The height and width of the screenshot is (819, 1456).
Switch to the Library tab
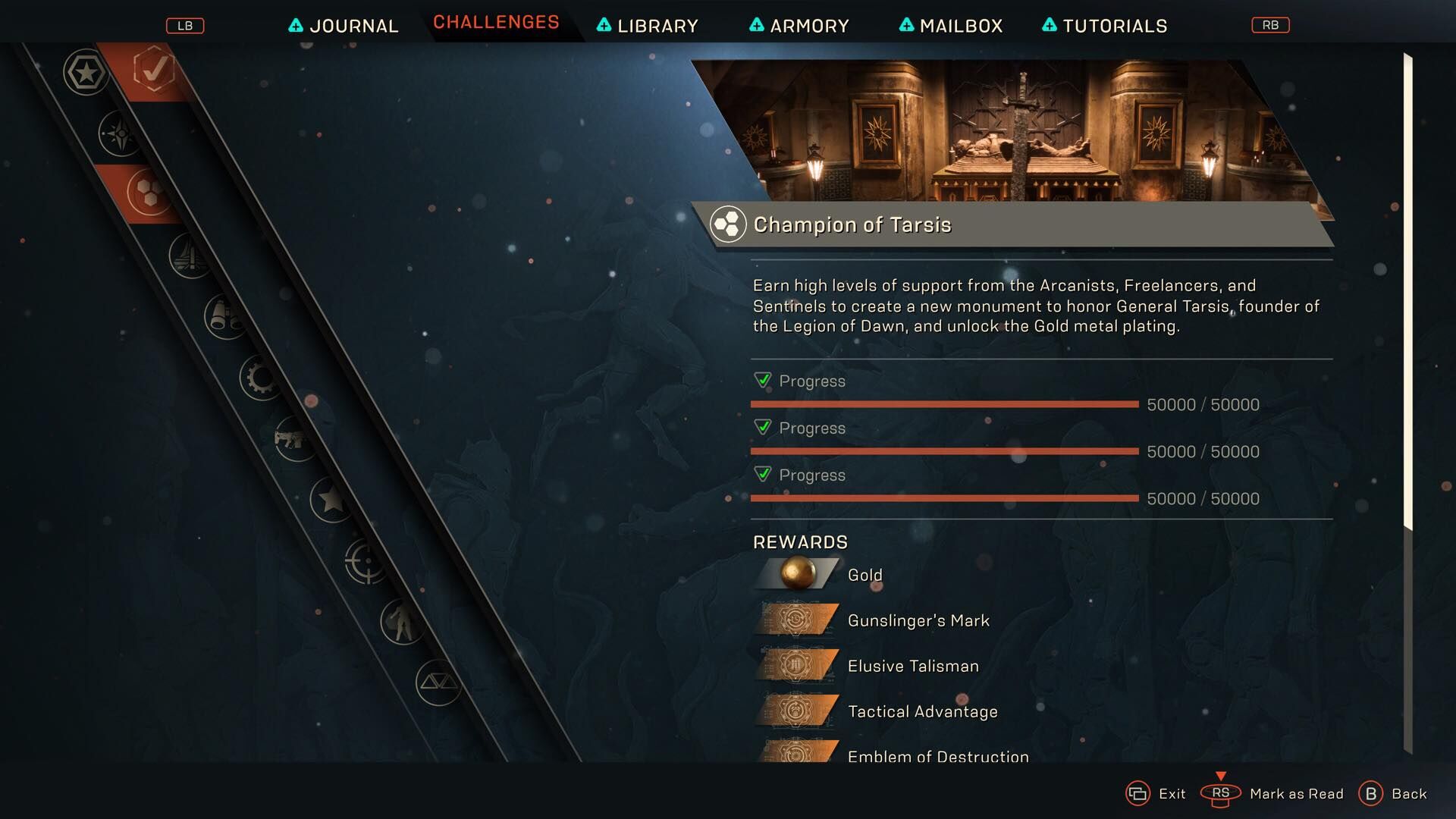[648, 26]
